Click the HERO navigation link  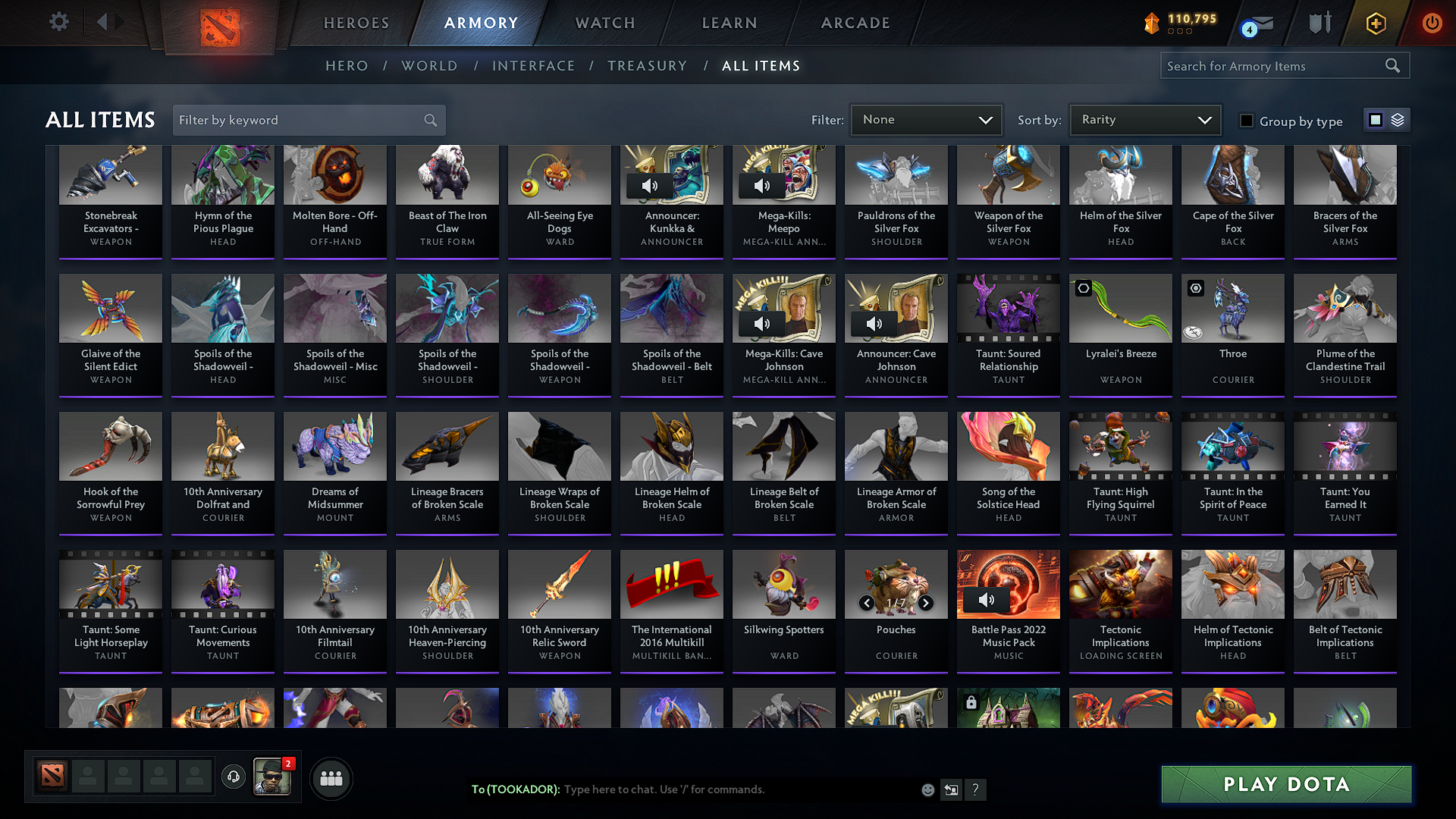(347, 66)
